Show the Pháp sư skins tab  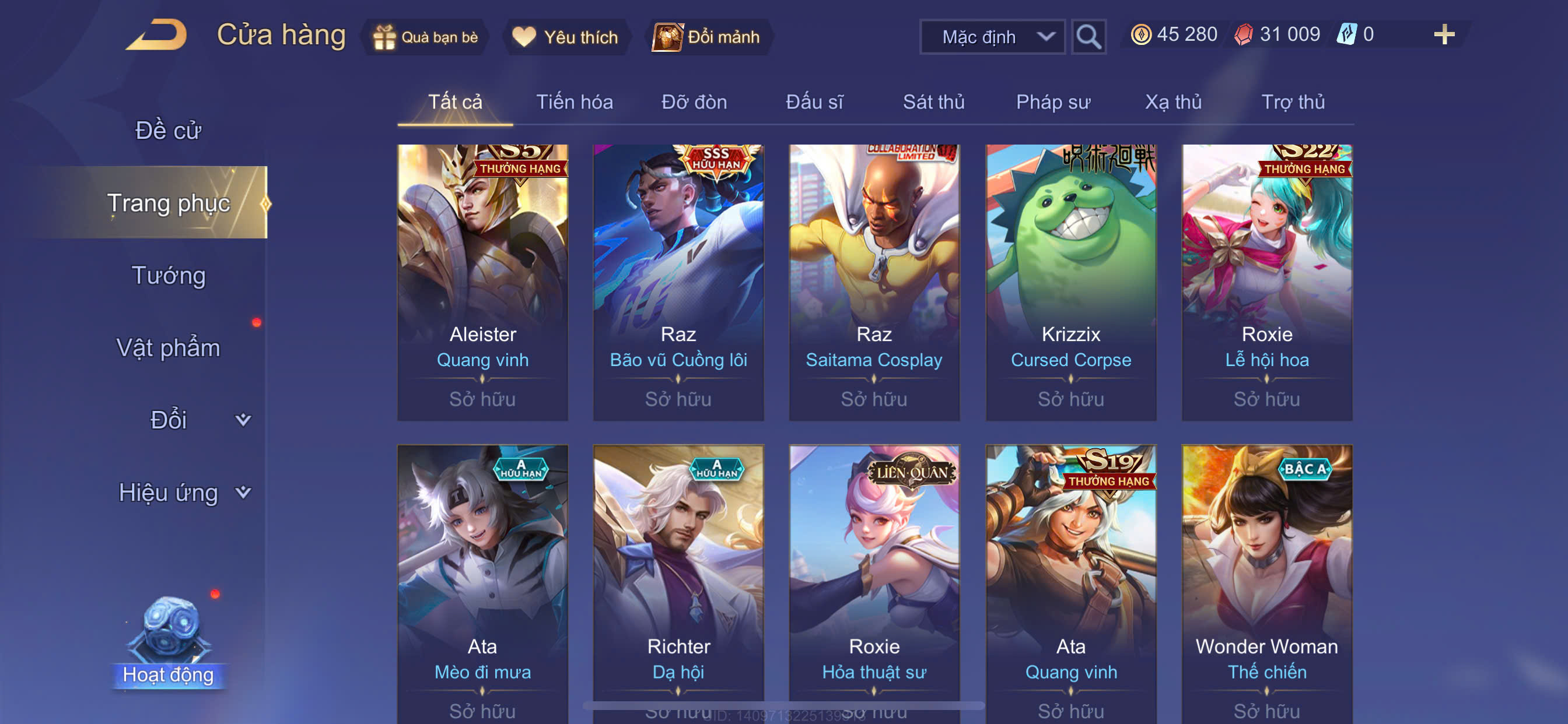click(x=1052, y=101)
